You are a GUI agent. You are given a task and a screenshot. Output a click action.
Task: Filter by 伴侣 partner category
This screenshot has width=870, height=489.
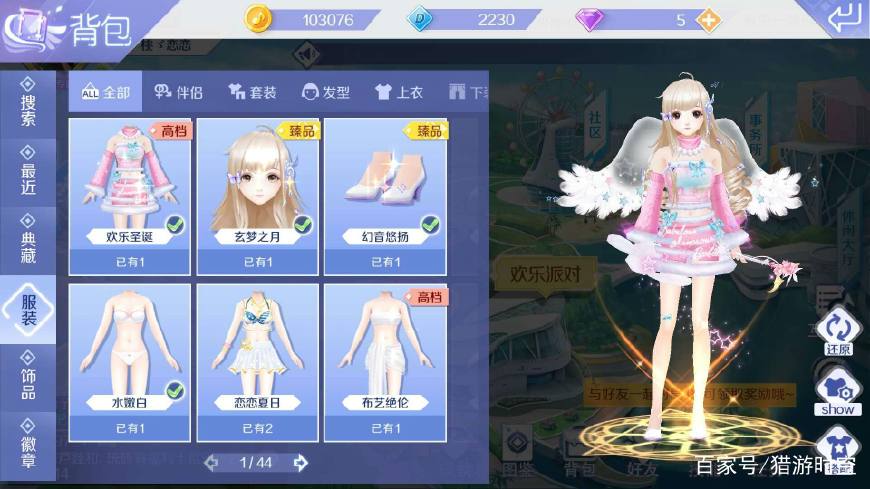click(x=179, y=92)
